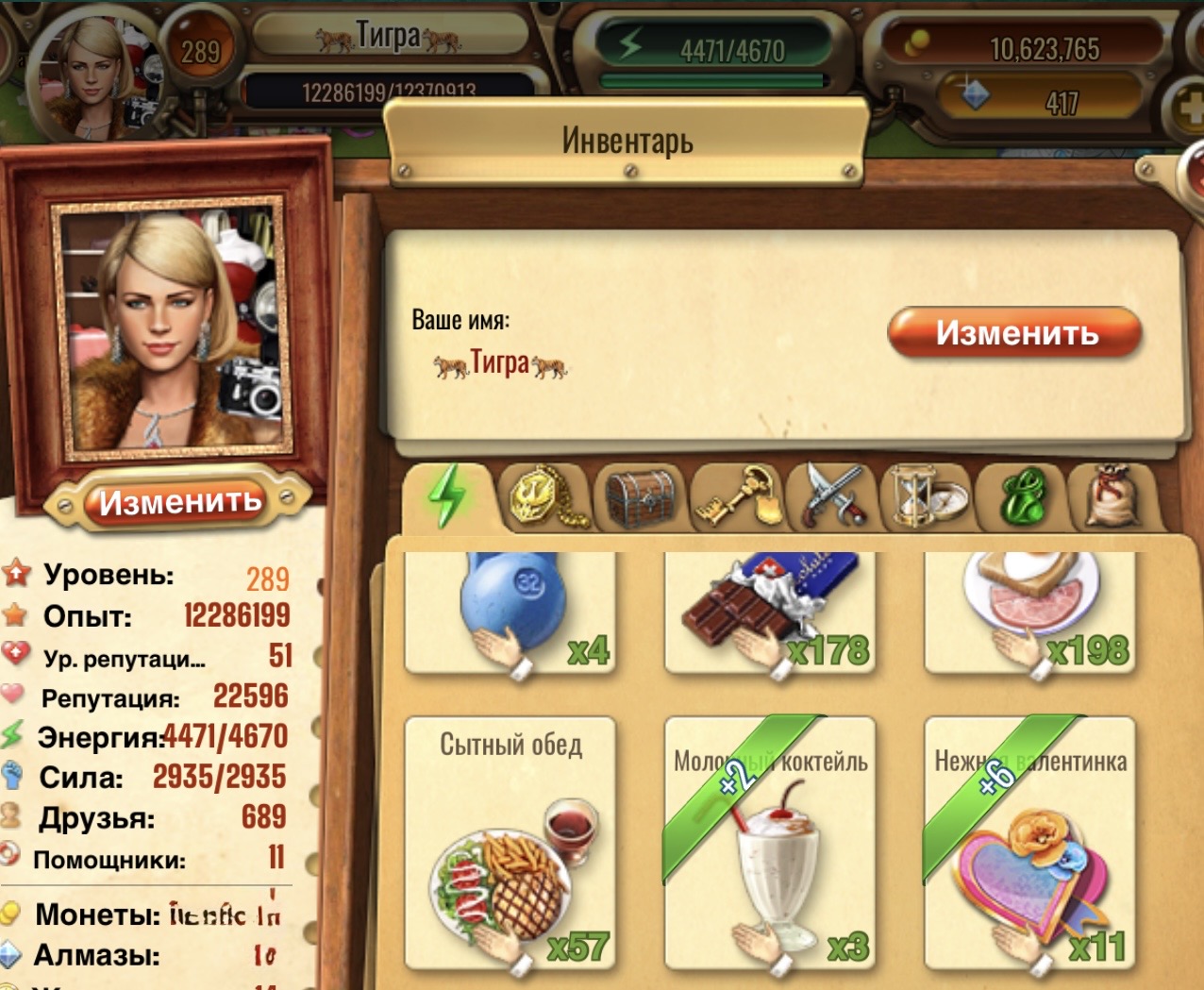1204x990 pixels.
Task: Open the gold pocket watch tab
Action: (x=544, y=496)
